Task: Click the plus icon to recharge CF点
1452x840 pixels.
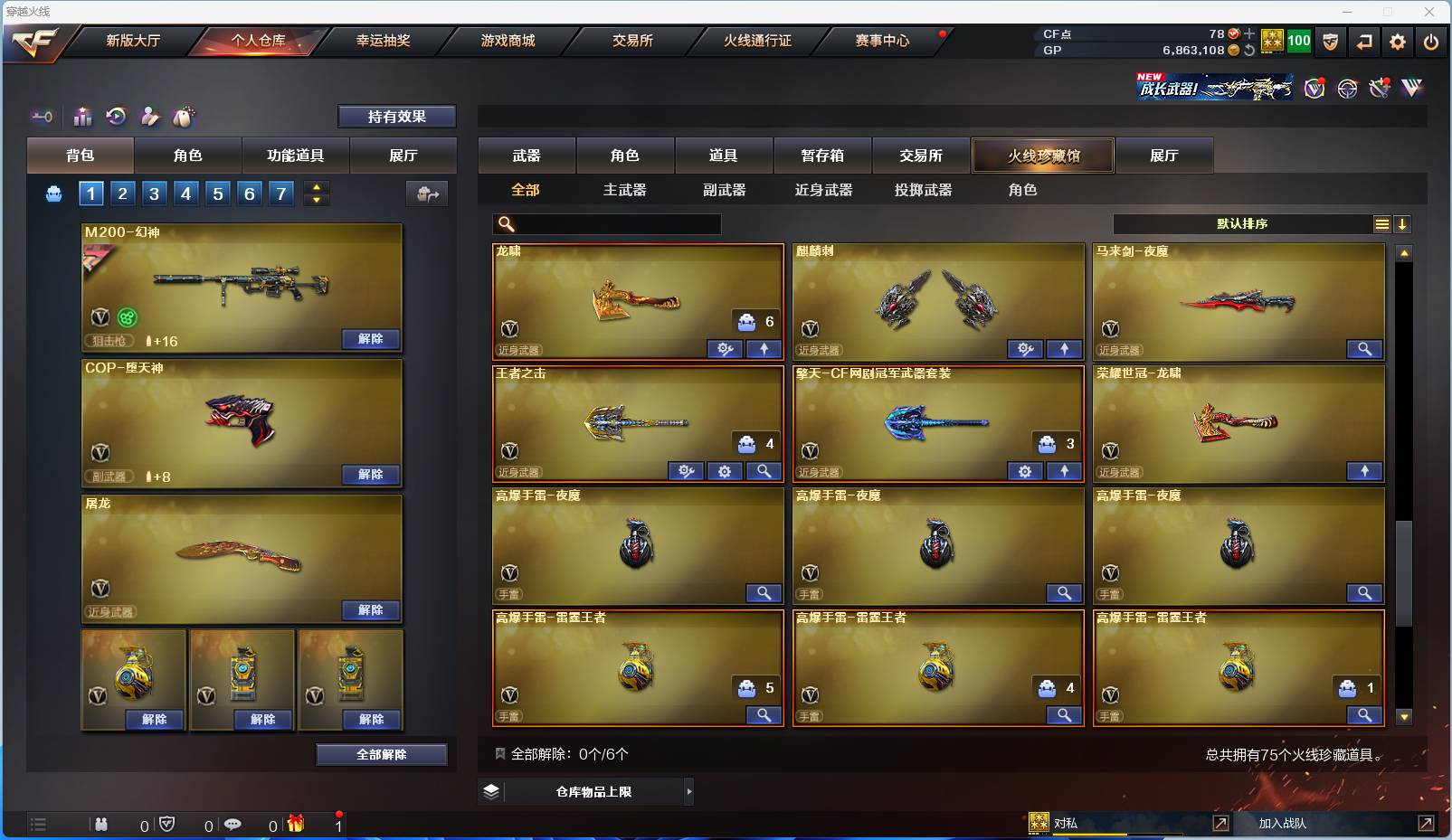Action: (1248, 33)
